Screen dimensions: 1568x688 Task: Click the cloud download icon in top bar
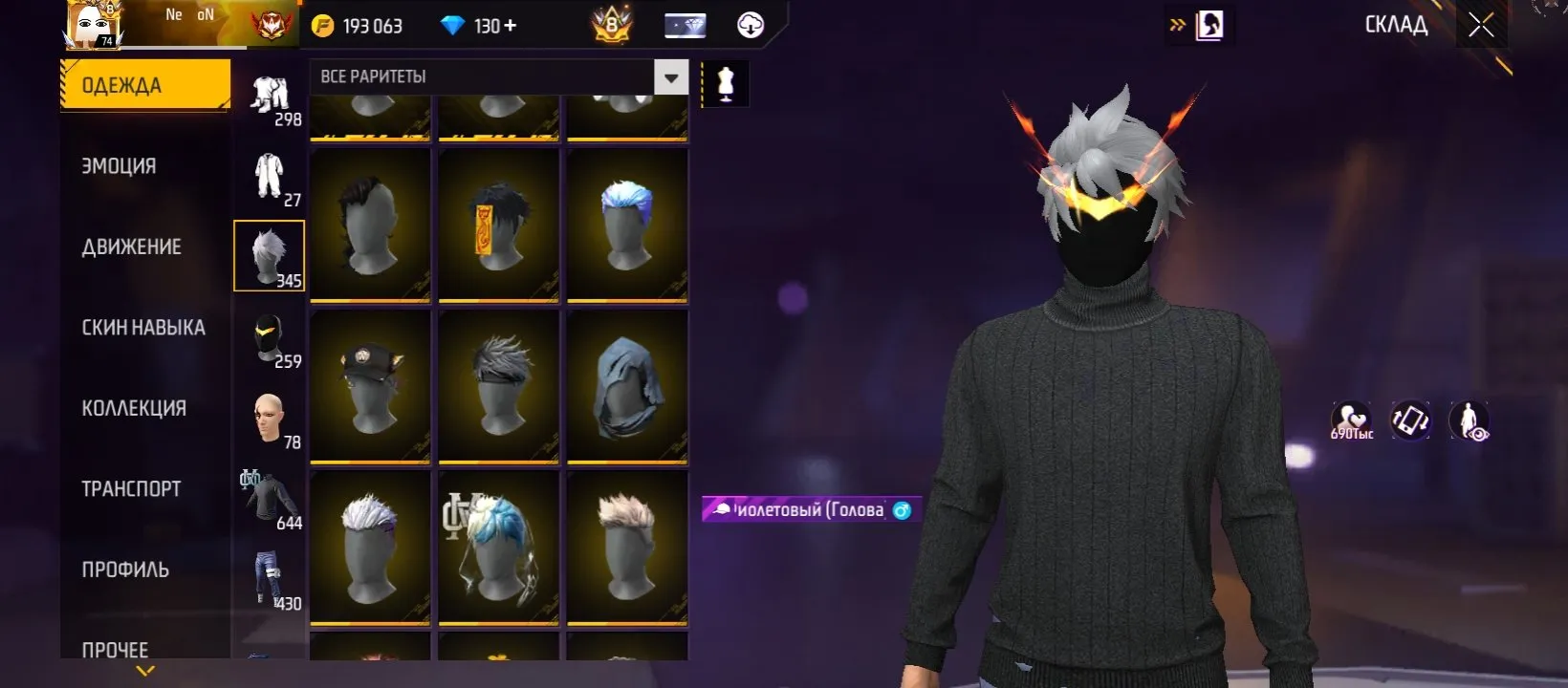750,26
